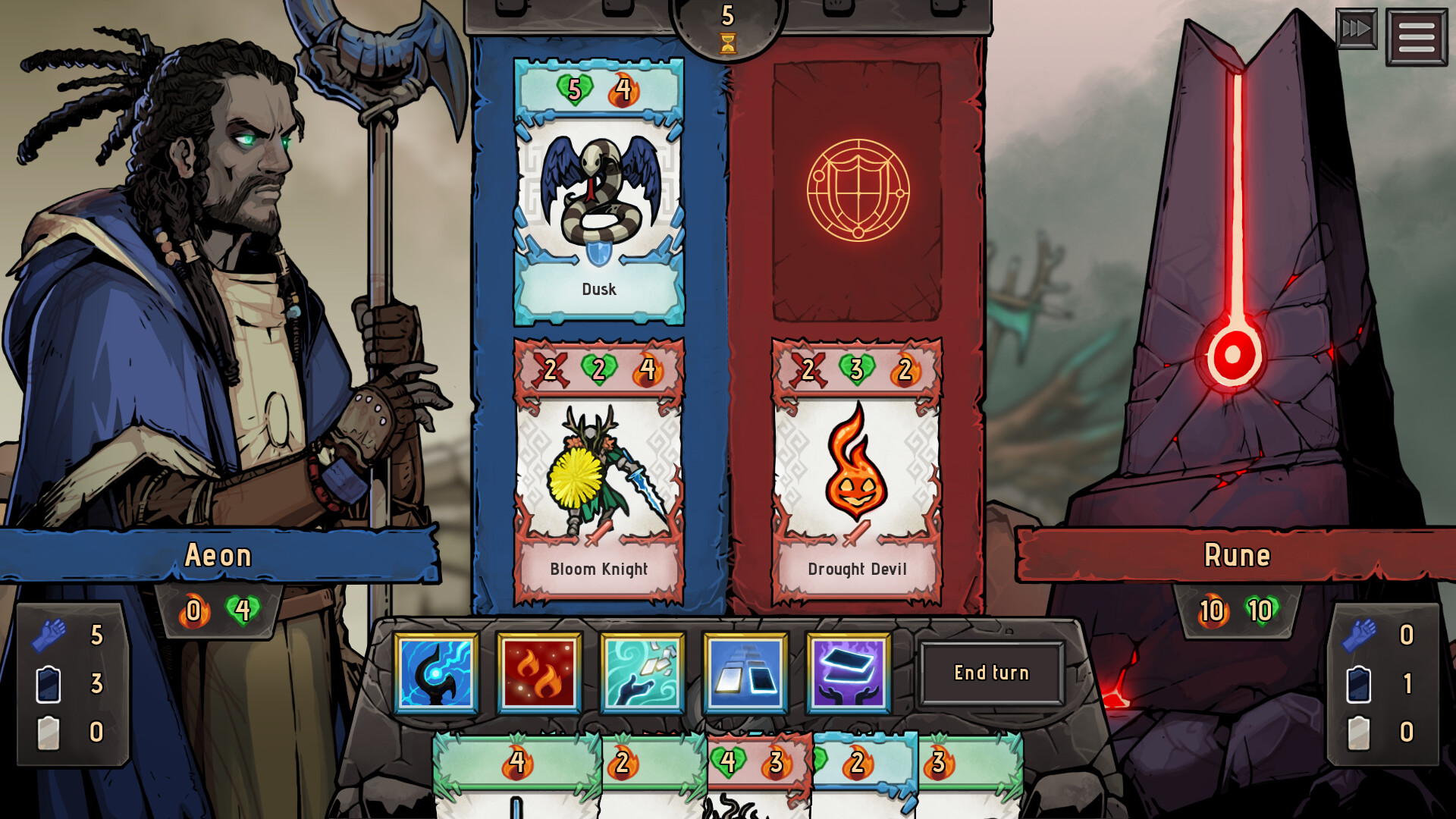1456x819 pixels.
Task: Click the End turn button
Action: pos(992,673)
